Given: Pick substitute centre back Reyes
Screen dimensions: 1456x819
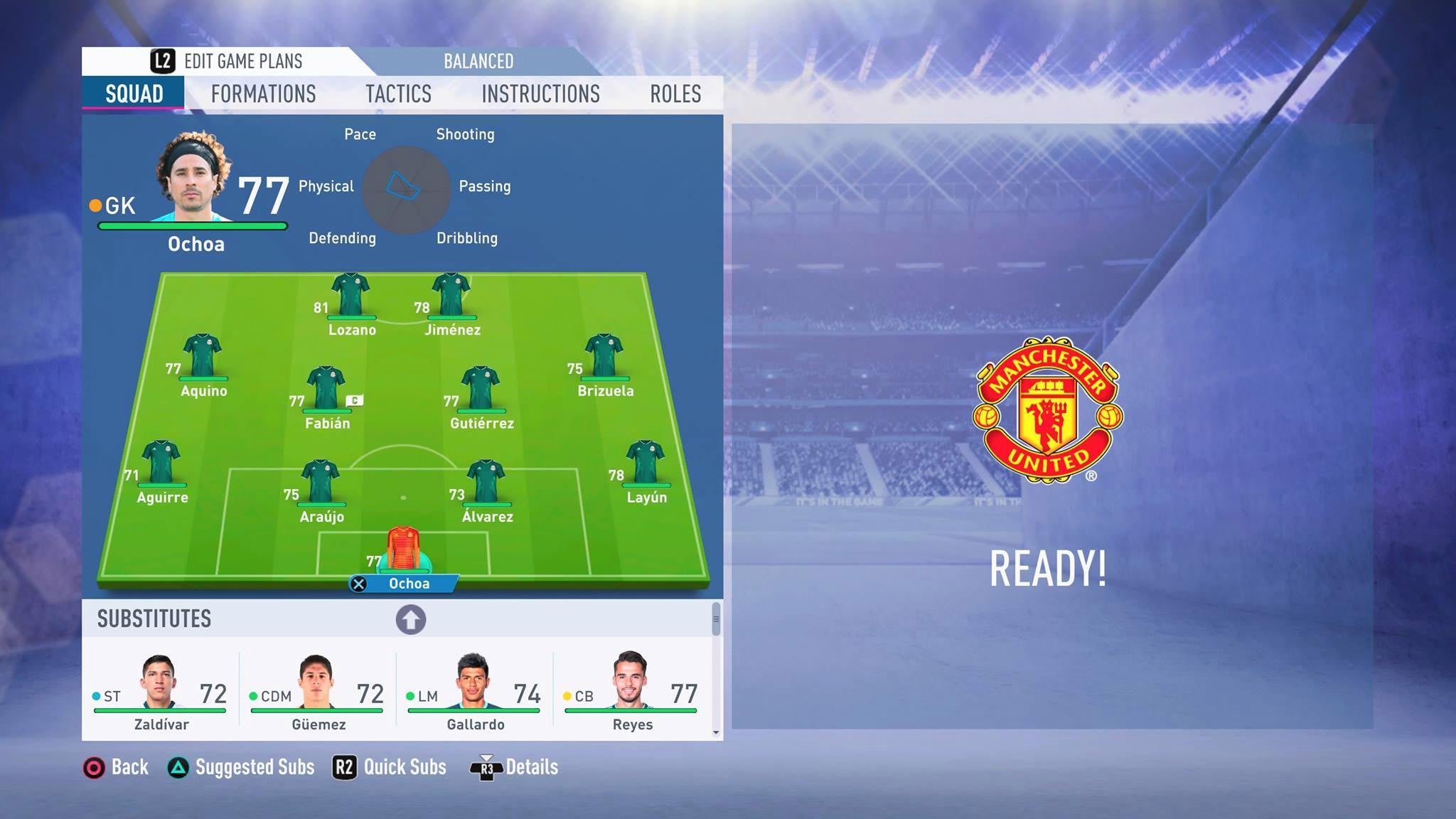Looking at the screenshot, I should click(x=631, y=690).
